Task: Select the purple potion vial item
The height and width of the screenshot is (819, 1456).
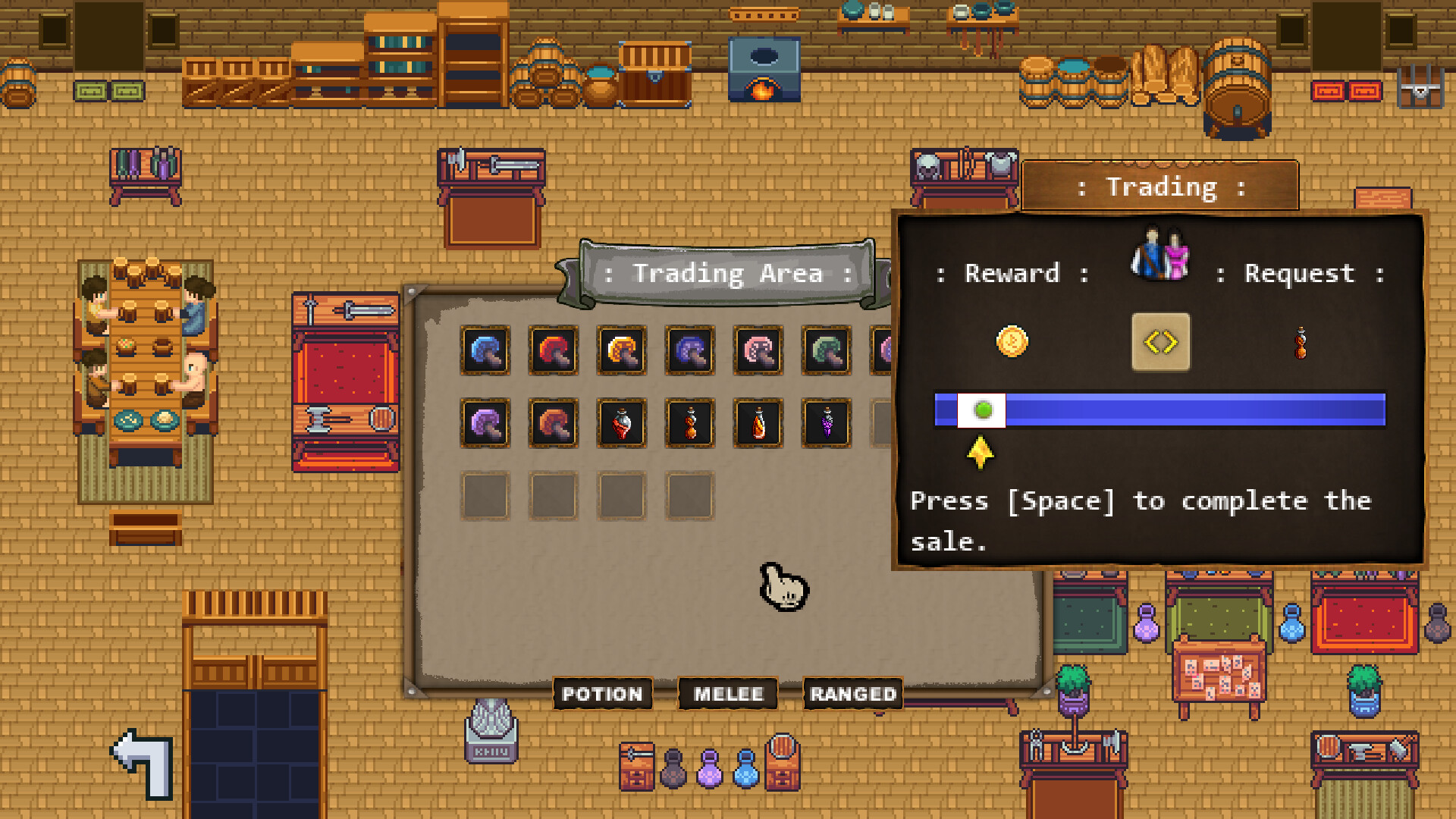Action: [826, 423]
